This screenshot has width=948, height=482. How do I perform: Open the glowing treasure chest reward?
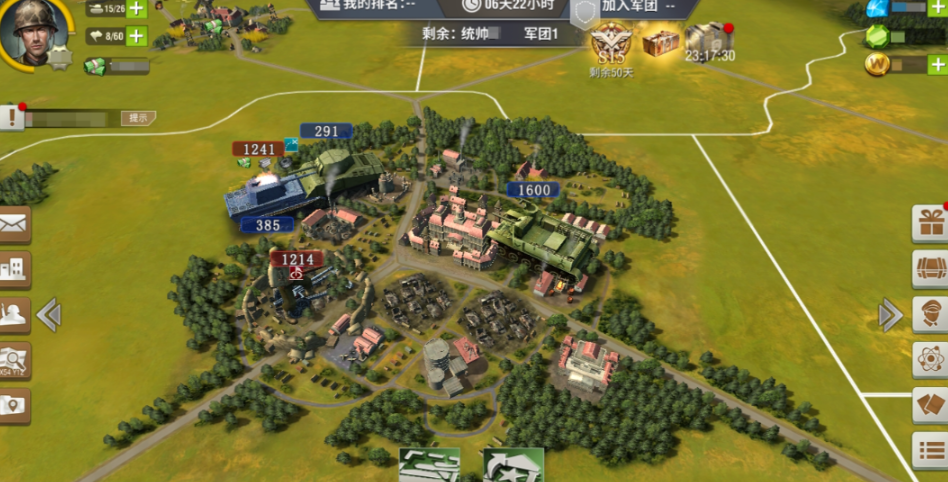tap(660, 40)
